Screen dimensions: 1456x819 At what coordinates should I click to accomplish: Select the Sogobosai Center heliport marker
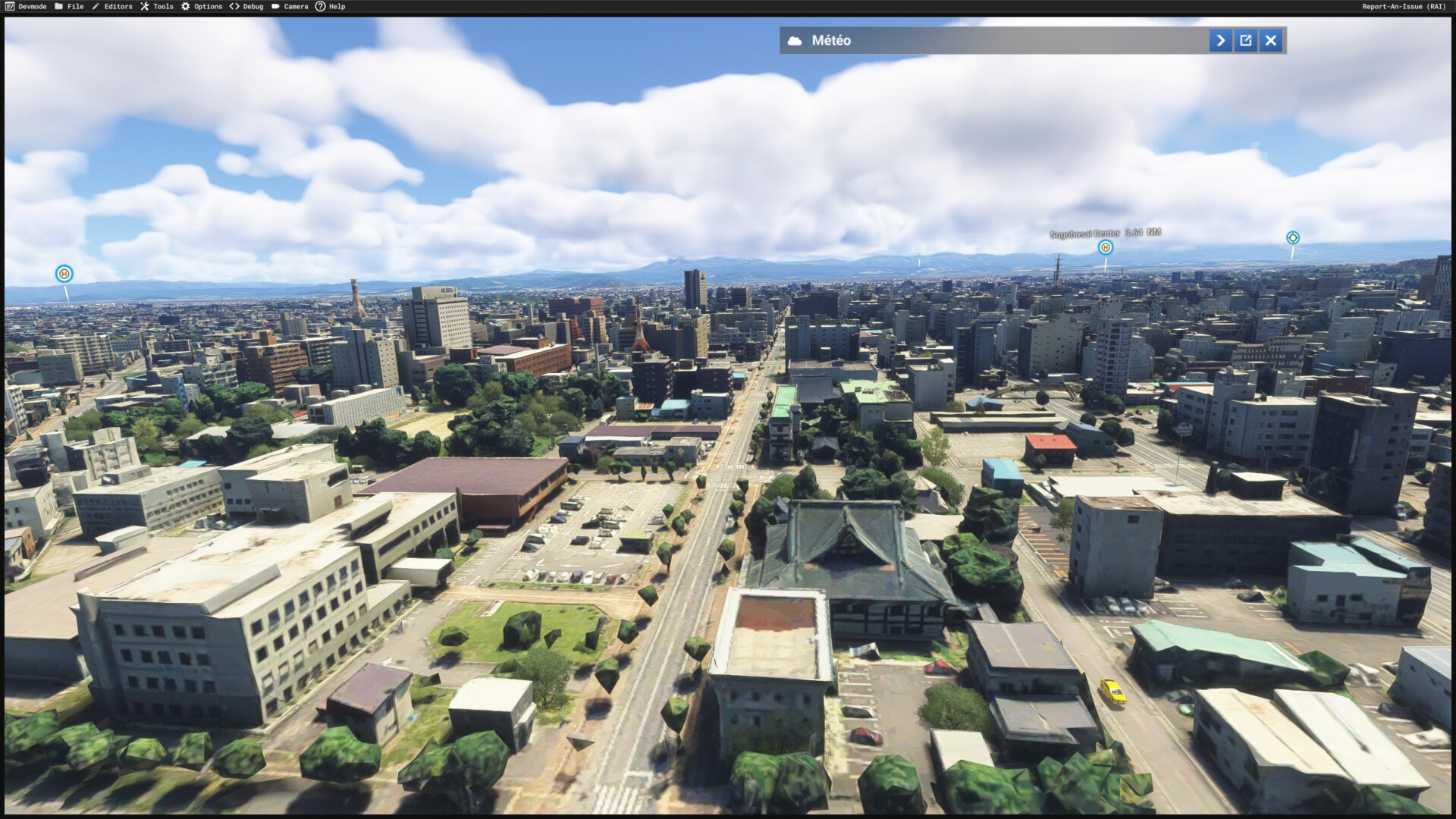1106,247
